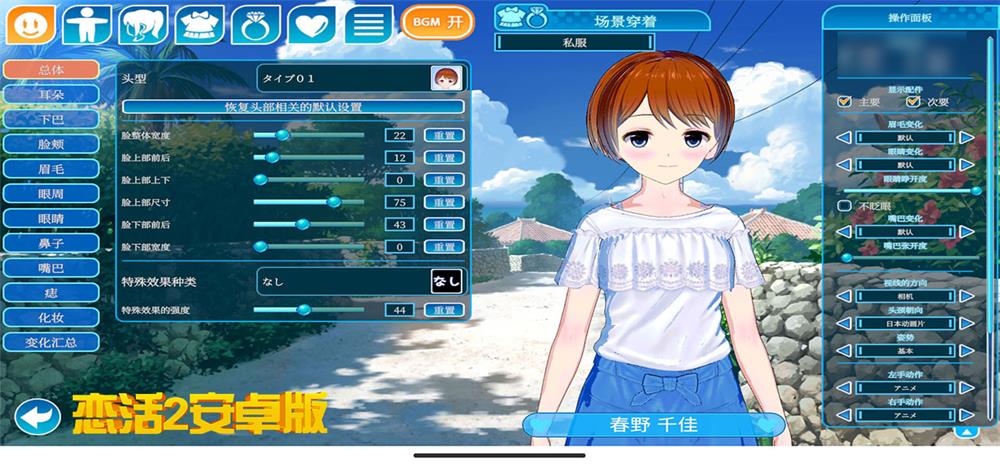Reset the 脸整体宽度 value of 22
1000x465 pixels.
click(x=445, y=135)
